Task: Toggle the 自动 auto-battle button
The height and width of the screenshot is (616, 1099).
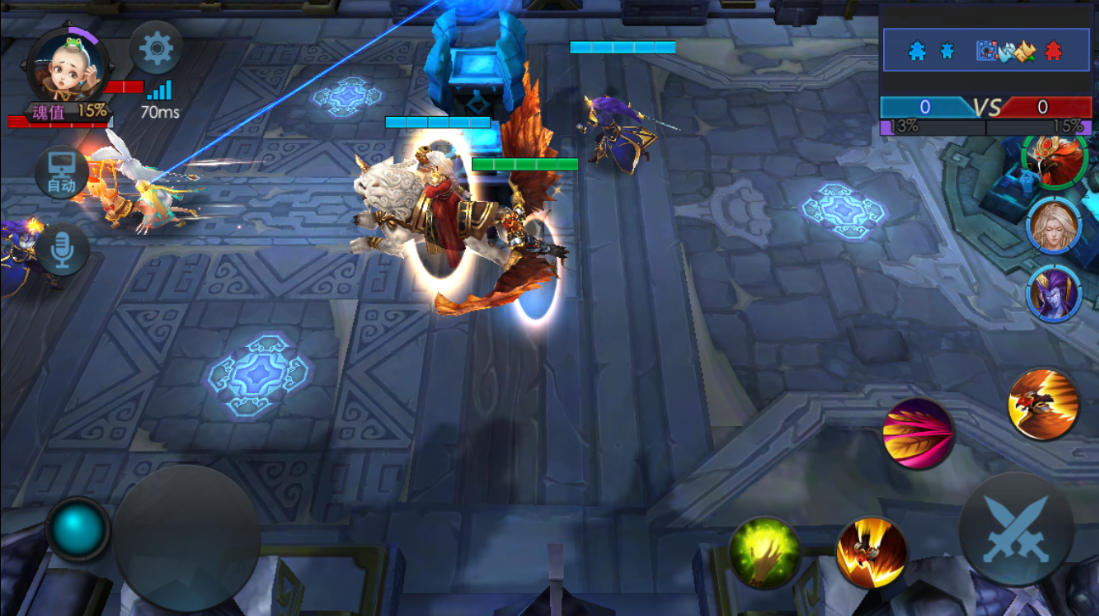Action: pyautogui.click(x=61, y=173)
